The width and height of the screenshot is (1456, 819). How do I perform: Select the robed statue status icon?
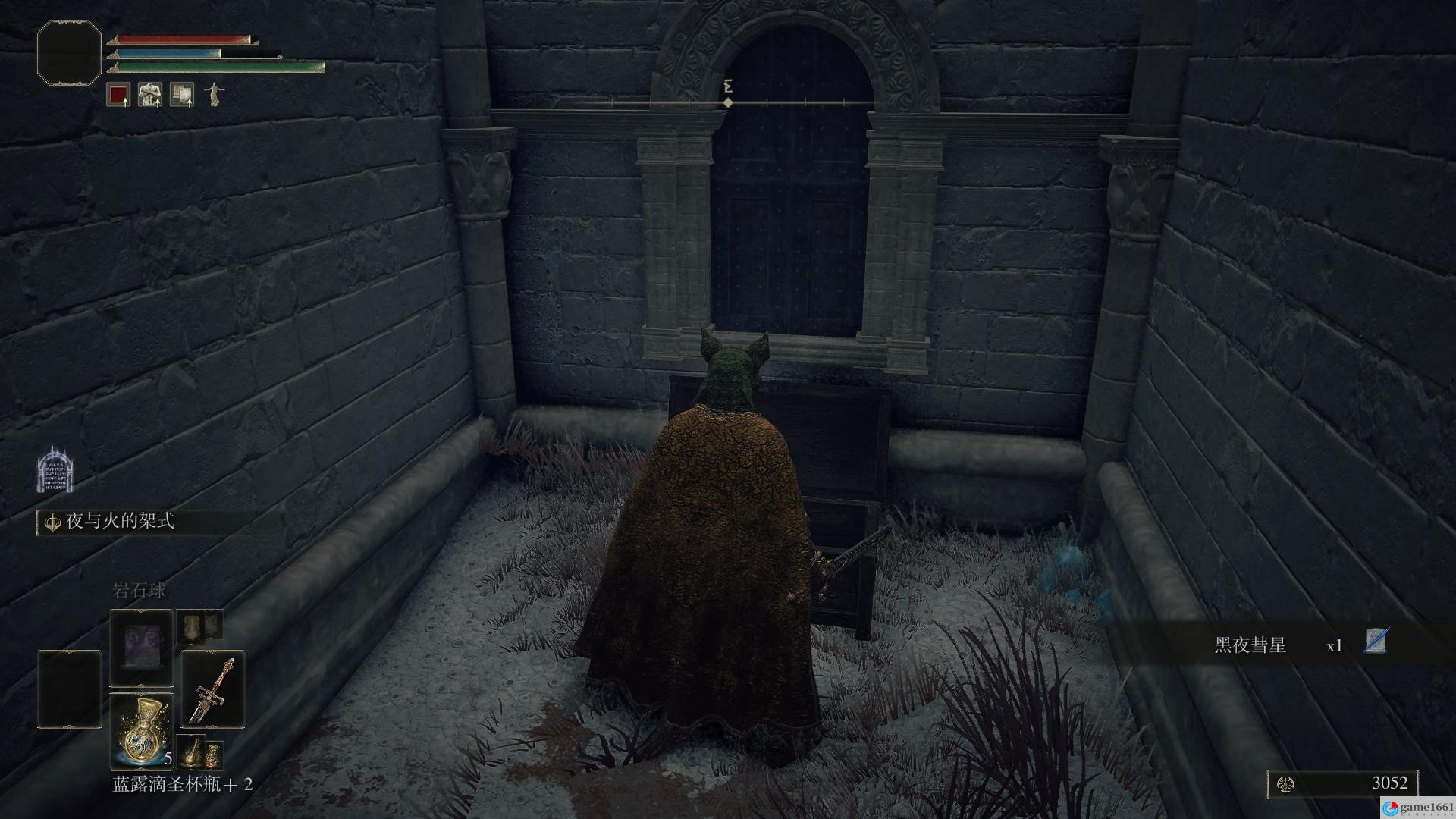click(x=214, y=95)
